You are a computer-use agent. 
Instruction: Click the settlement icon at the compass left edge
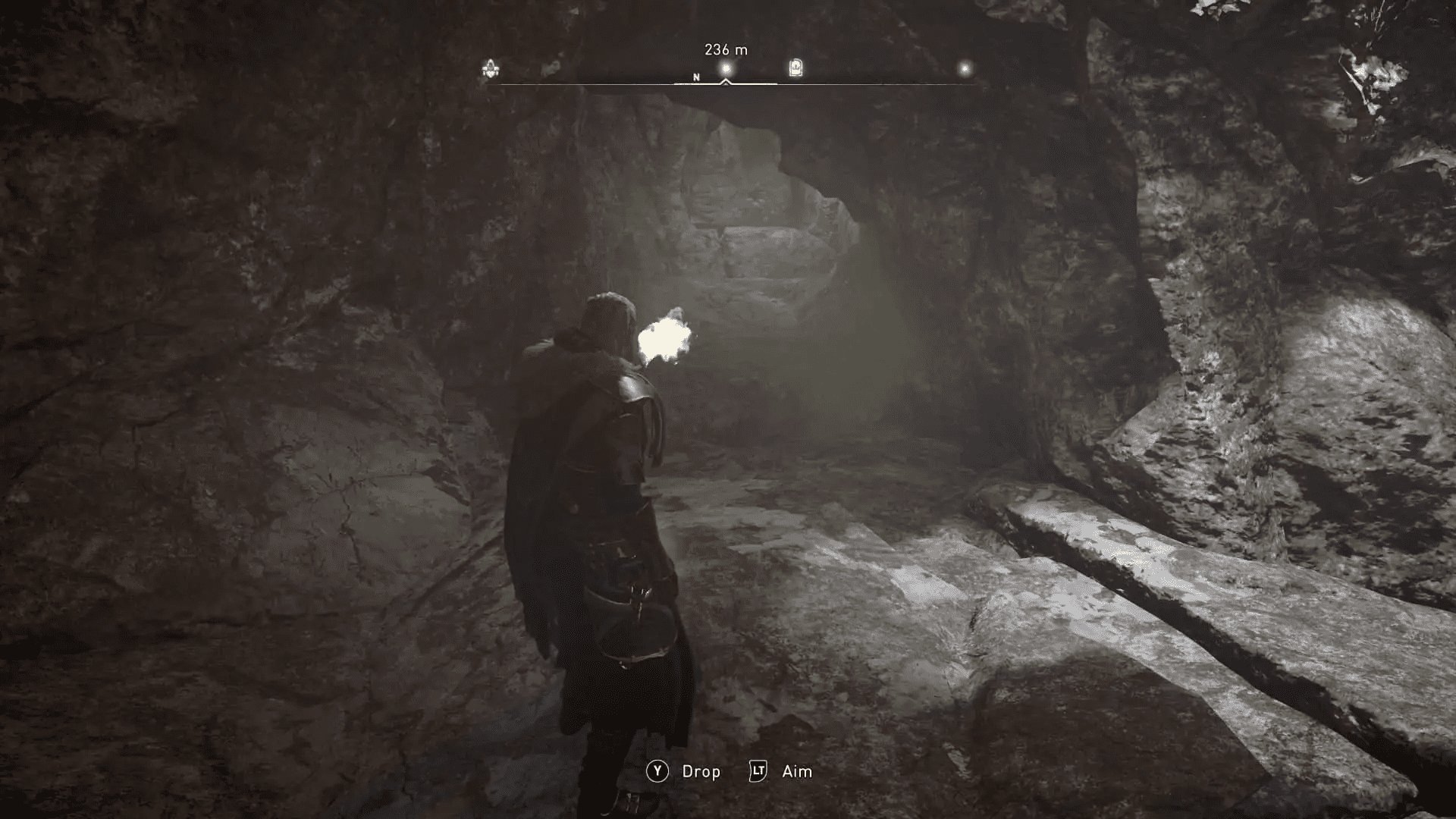click(489, 67)
